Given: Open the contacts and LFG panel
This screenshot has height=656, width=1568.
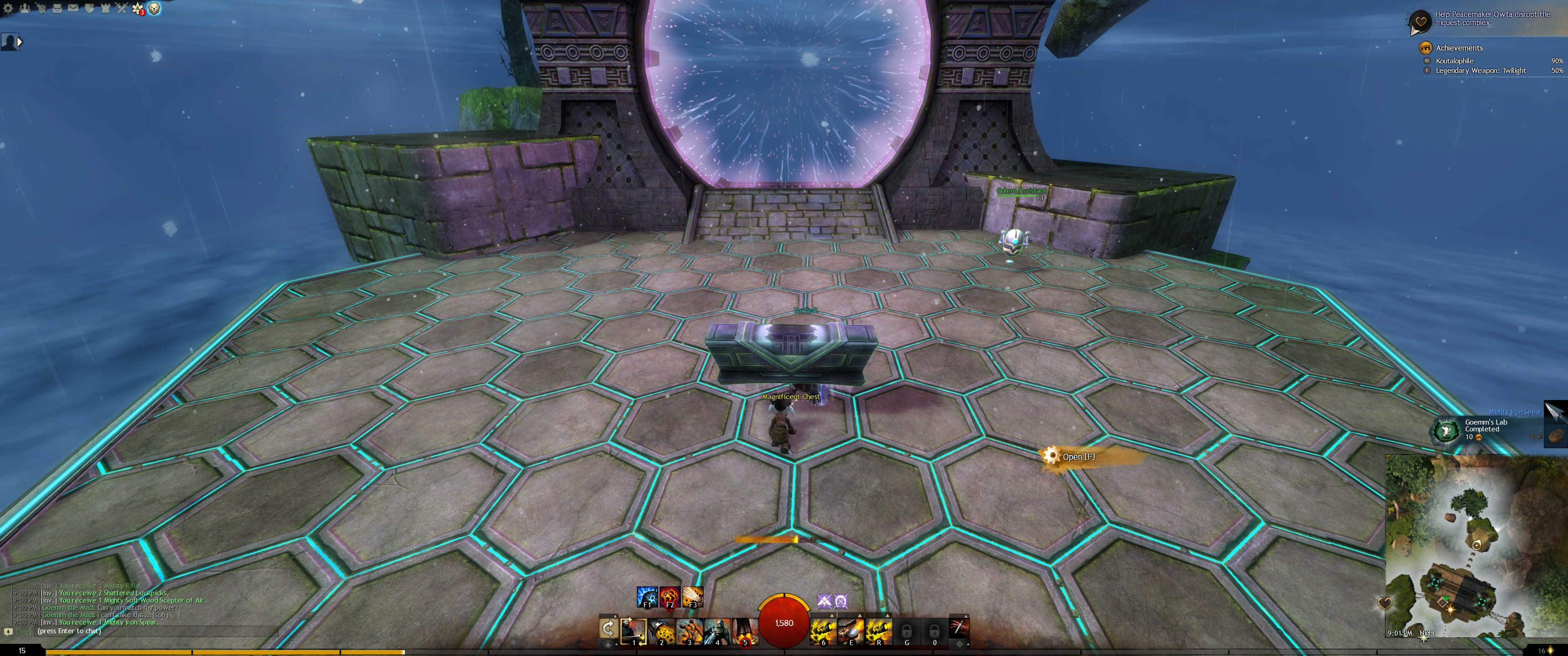Looking at the screenshot, I should pyautogui.click(x=25, y=8).
